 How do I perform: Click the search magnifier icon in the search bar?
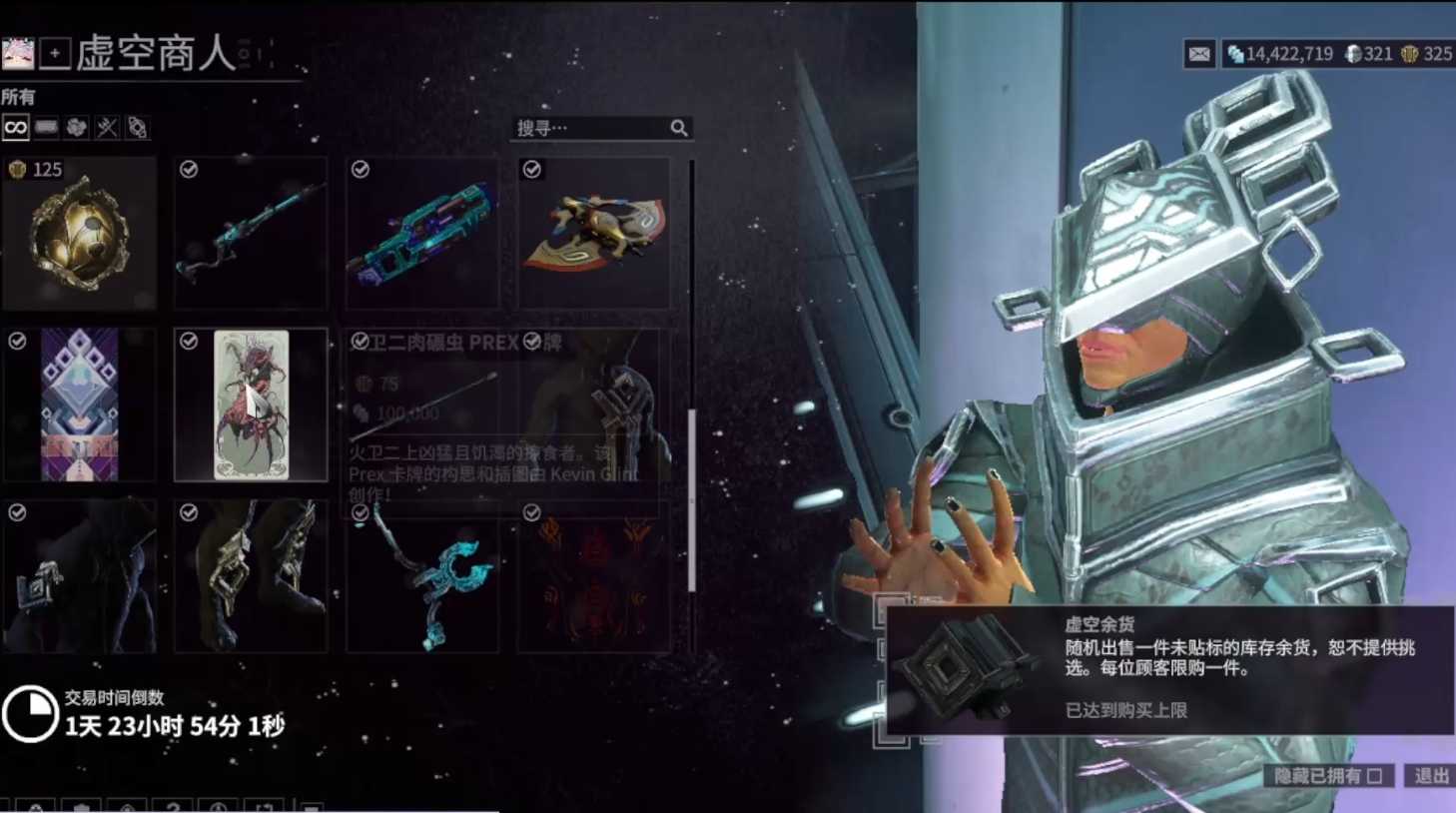(679, 128)
